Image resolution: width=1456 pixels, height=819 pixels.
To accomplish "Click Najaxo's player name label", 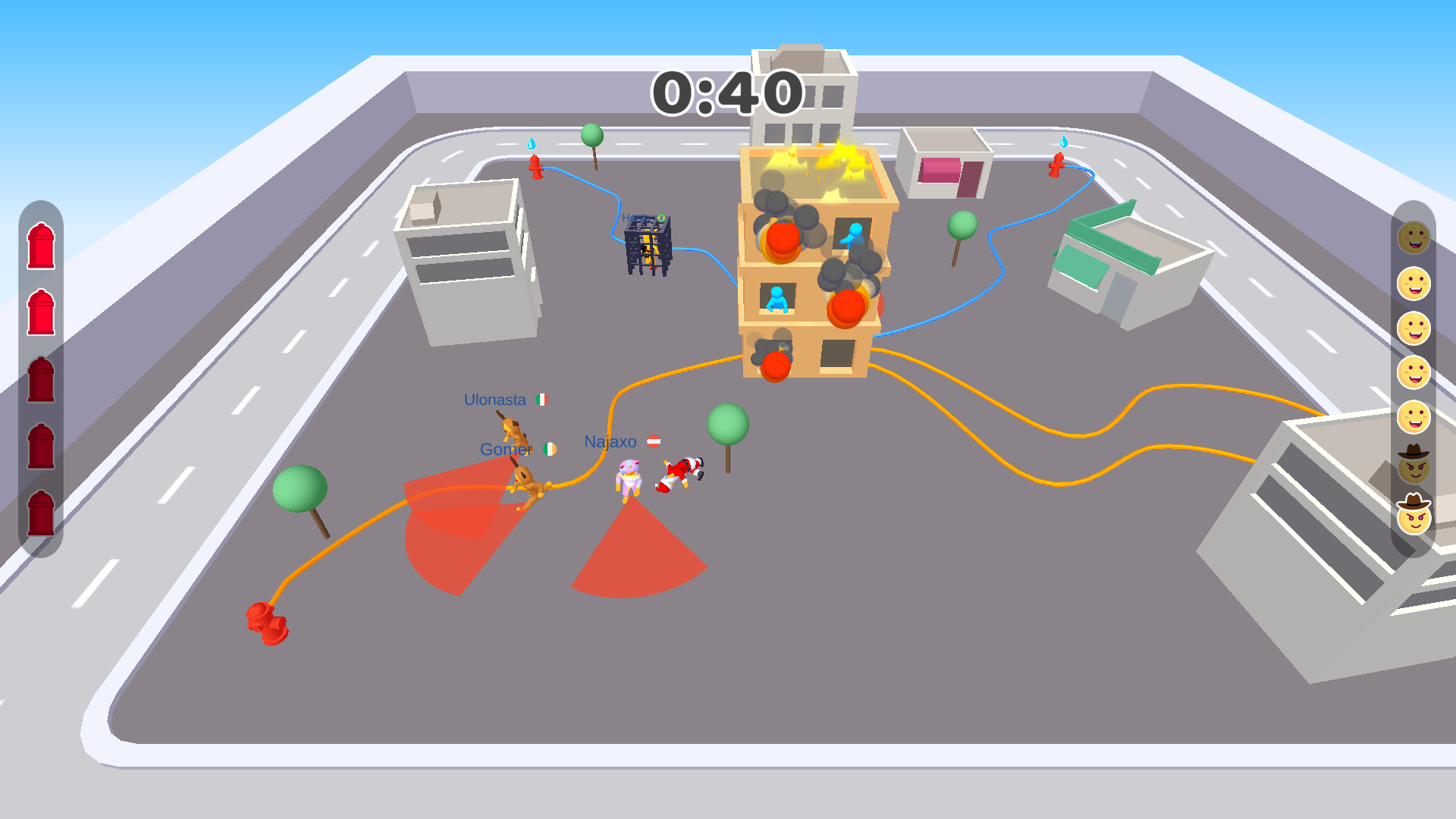I will (x=611, y=441).
